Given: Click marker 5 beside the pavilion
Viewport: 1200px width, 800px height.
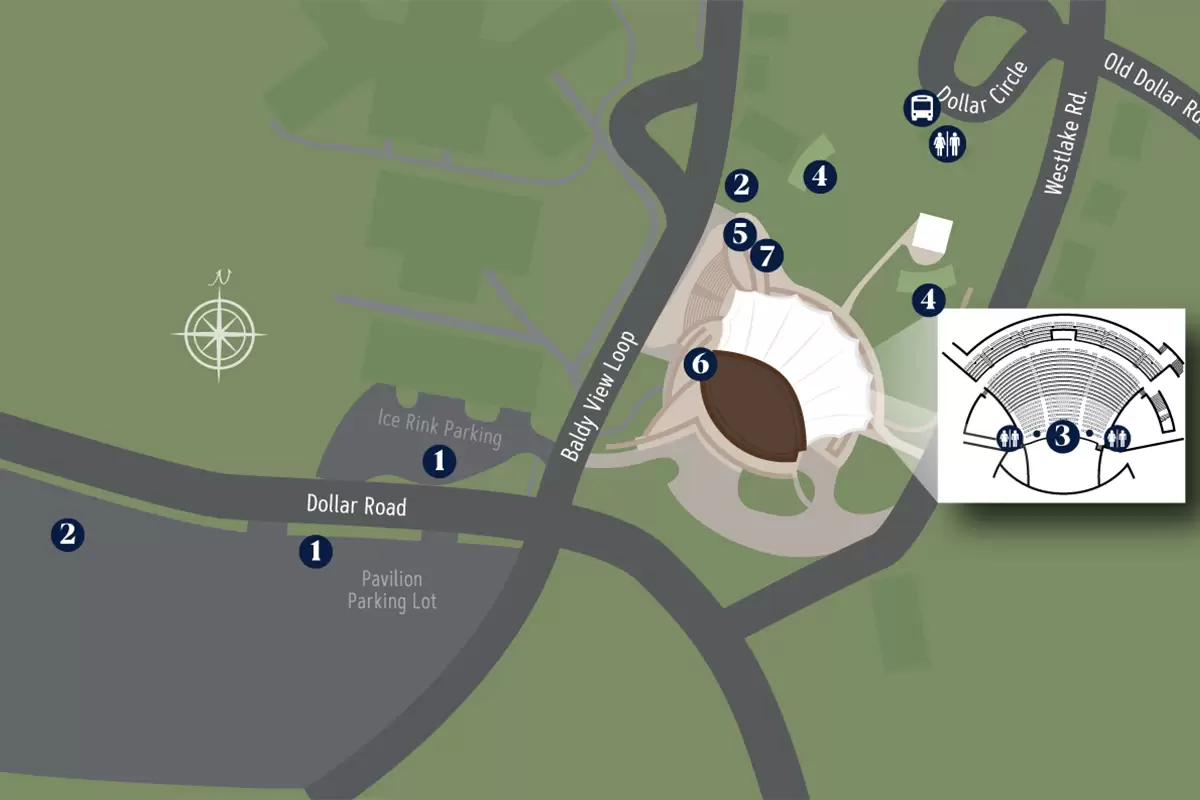Looking at the screenshot, I should [739, 234].
